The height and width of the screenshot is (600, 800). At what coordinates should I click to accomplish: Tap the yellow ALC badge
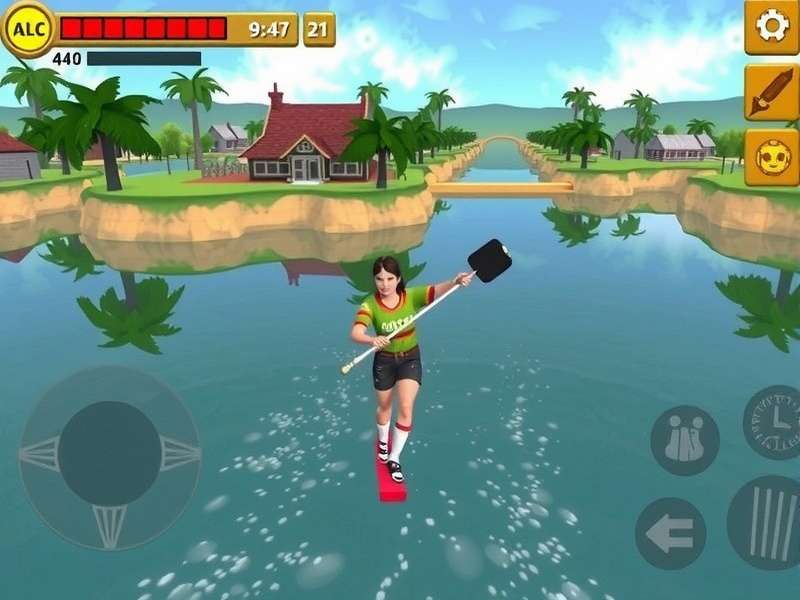click(28, 28)
